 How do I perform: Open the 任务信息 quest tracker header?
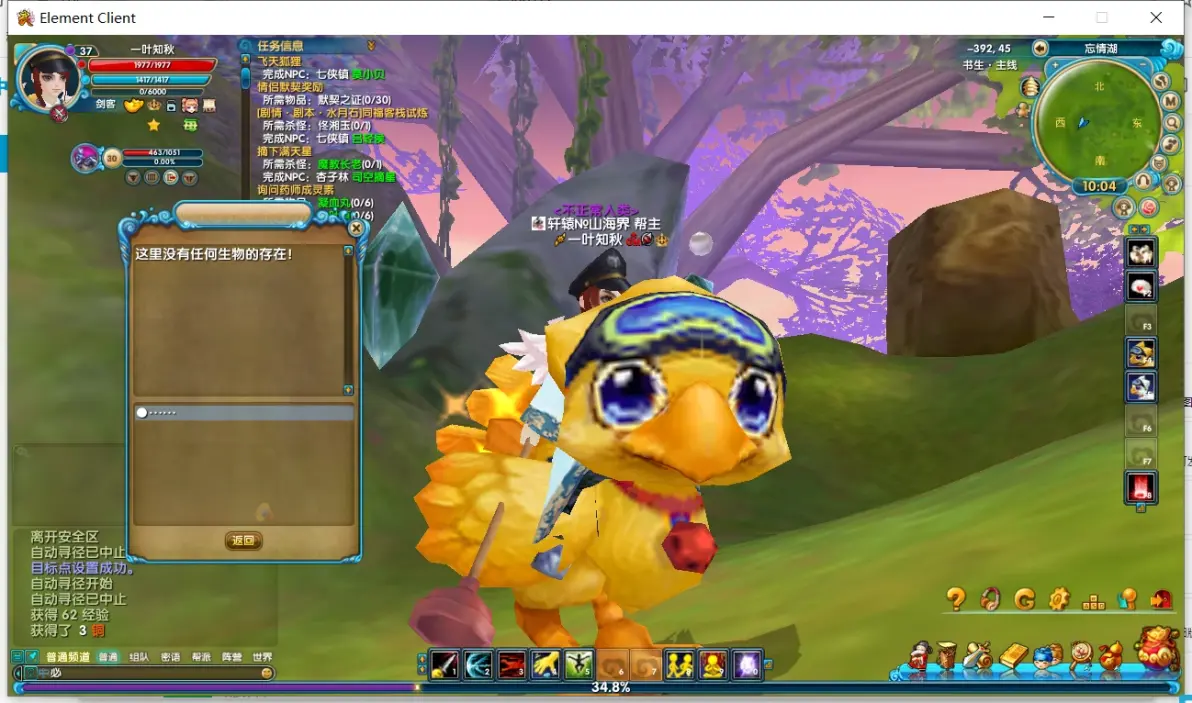tap(280, 45)
